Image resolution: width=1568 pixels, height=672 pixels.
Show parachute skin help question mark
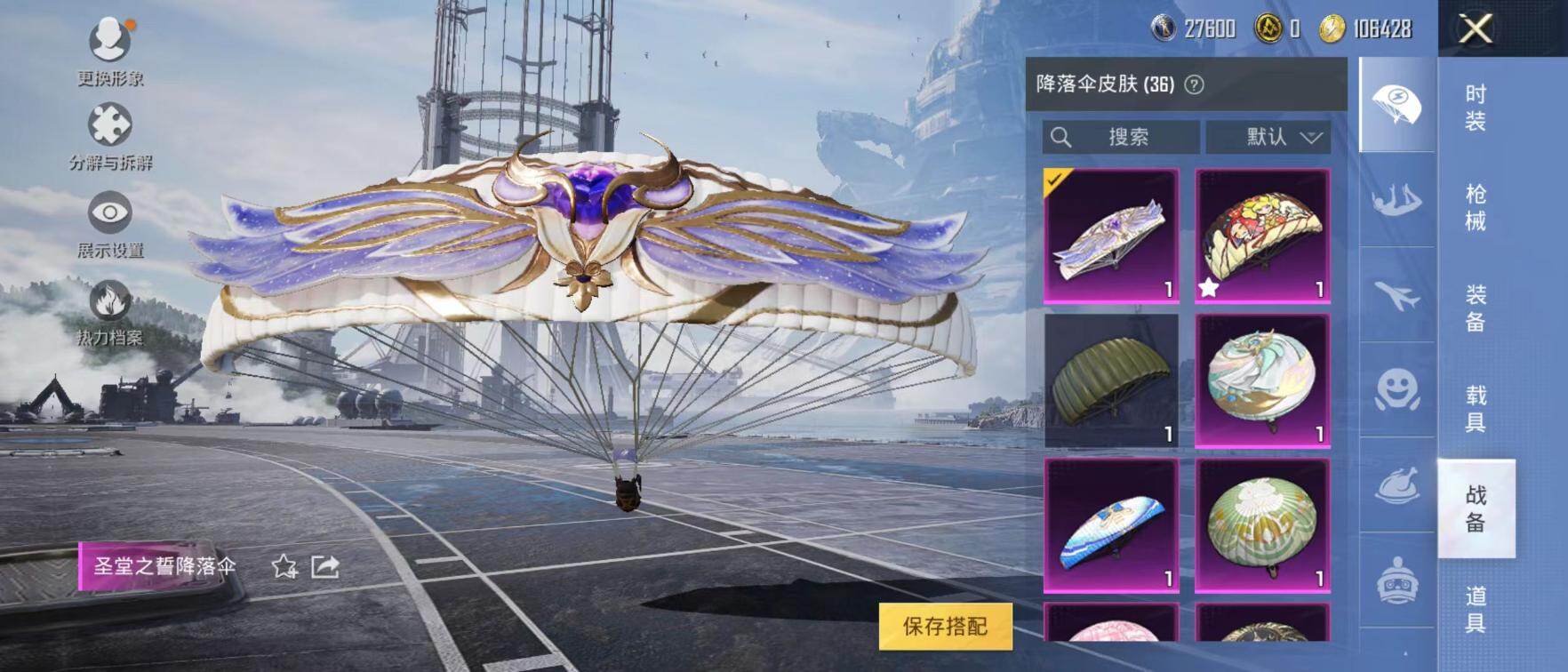click(x=1195, y=84)
